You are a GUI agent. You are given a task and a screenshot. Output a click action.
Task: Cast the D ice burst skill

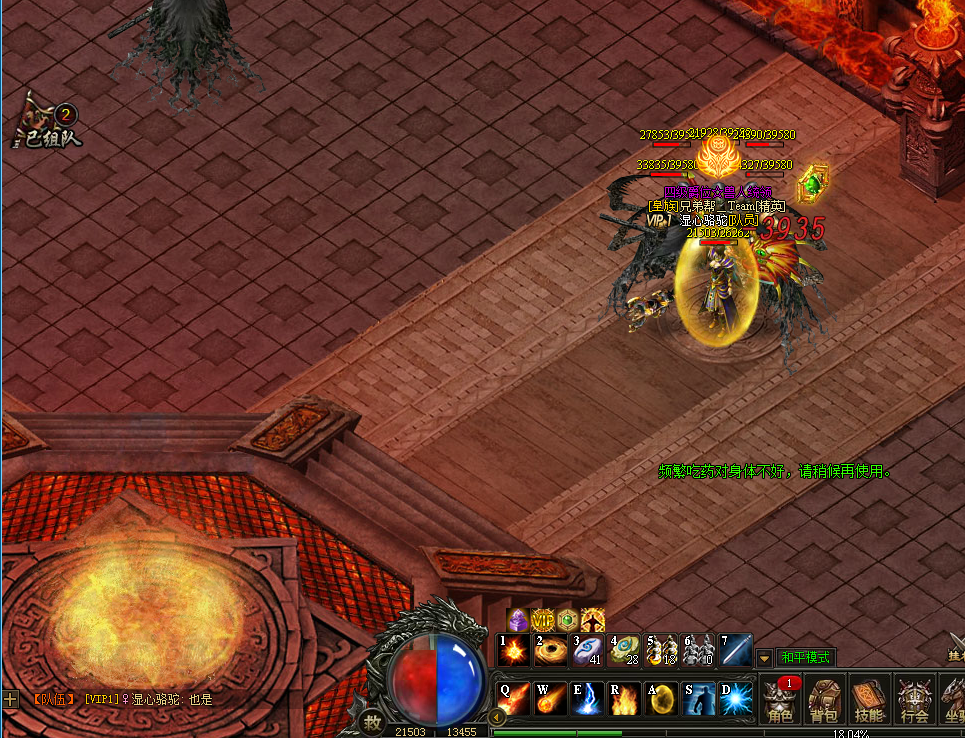click(734, 698)
